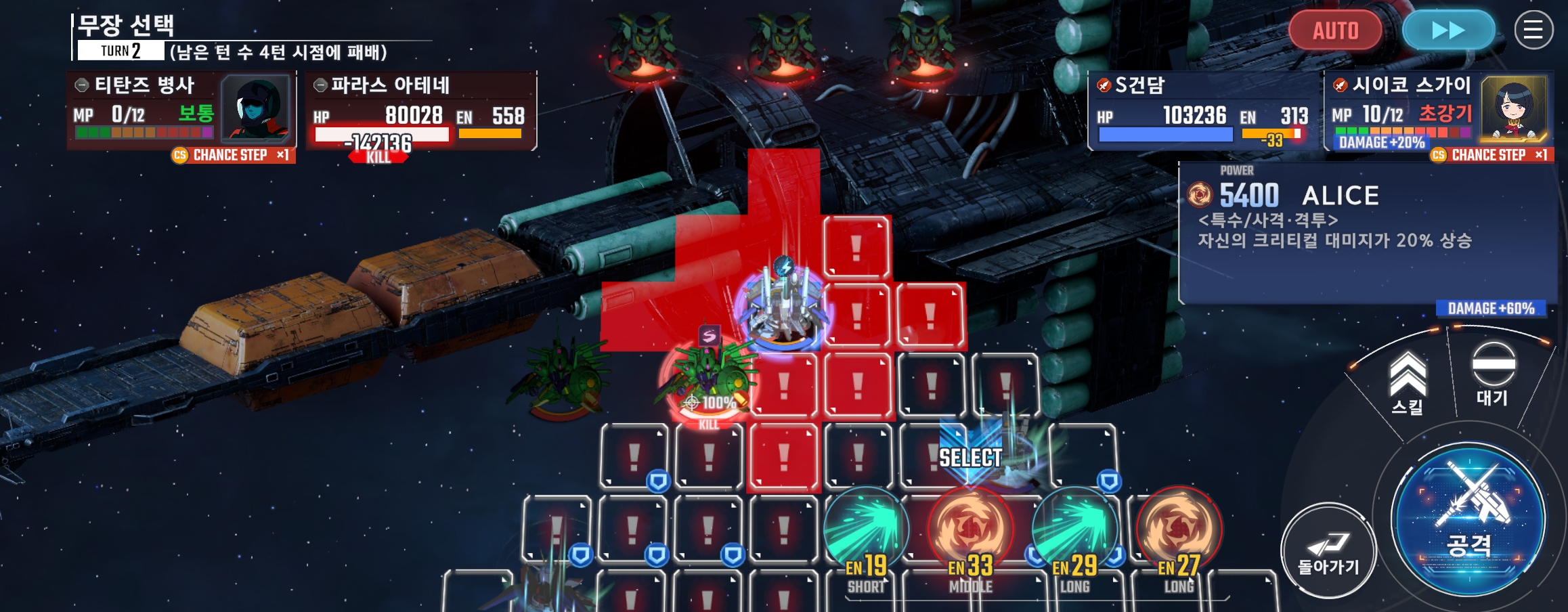
Task: Toggle the red AUTO battle button
Action: pyautogui.click(x=1335, y=30)
